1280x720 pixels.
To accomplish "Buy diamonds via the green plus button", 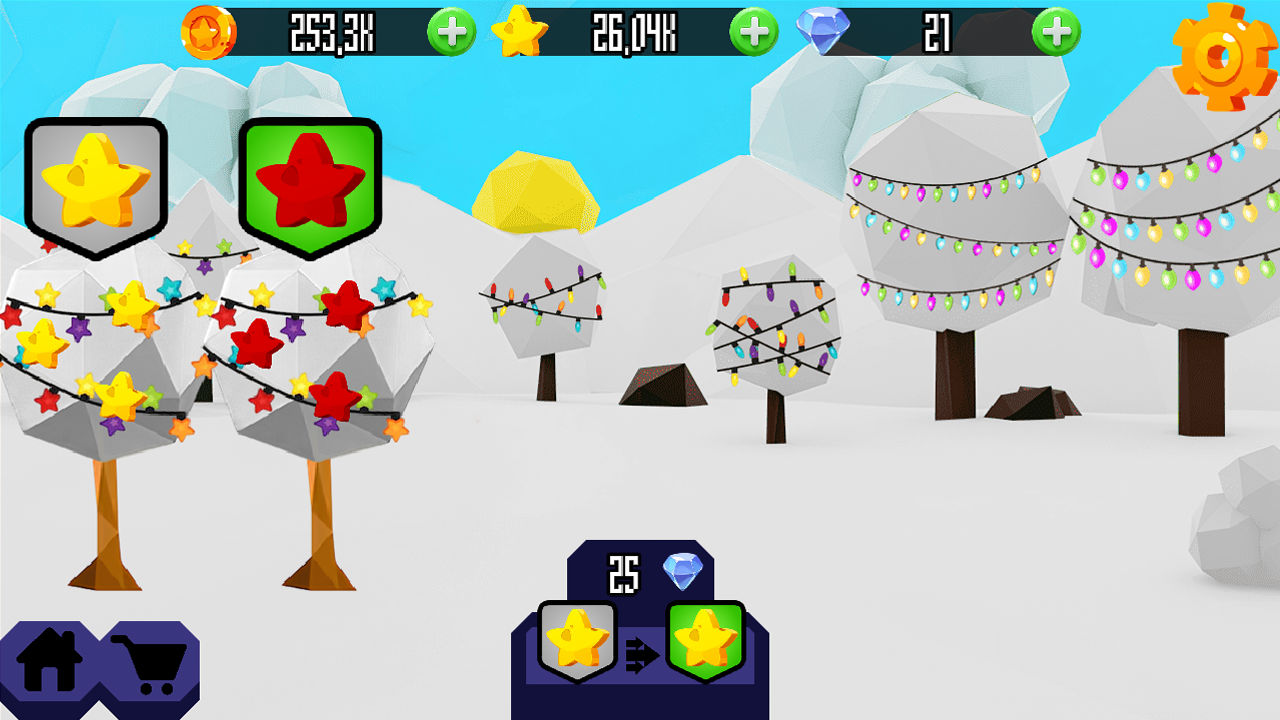I will tap(1057, 31).
